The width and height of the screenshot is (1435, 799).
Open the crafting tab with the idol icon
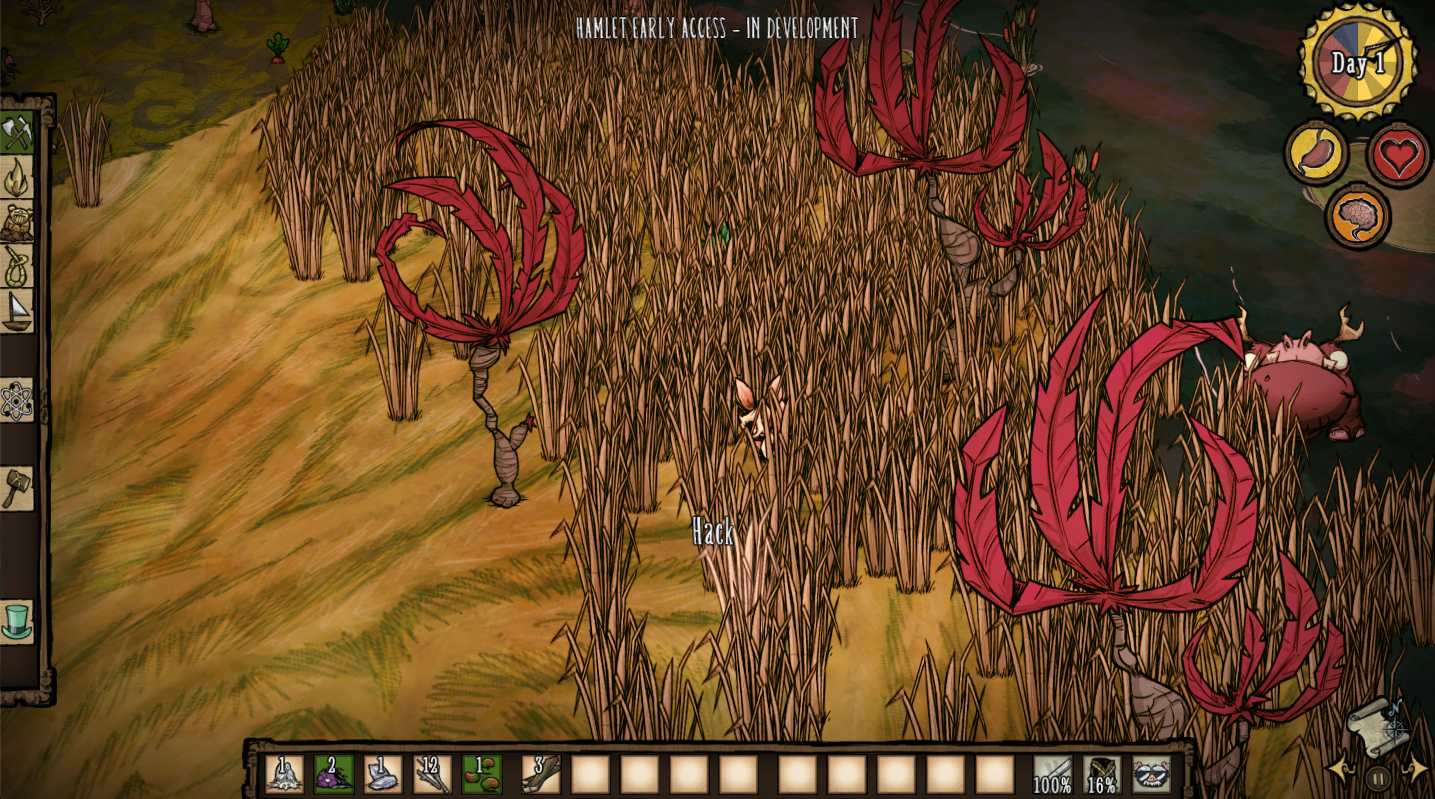[x=17, y=222]
